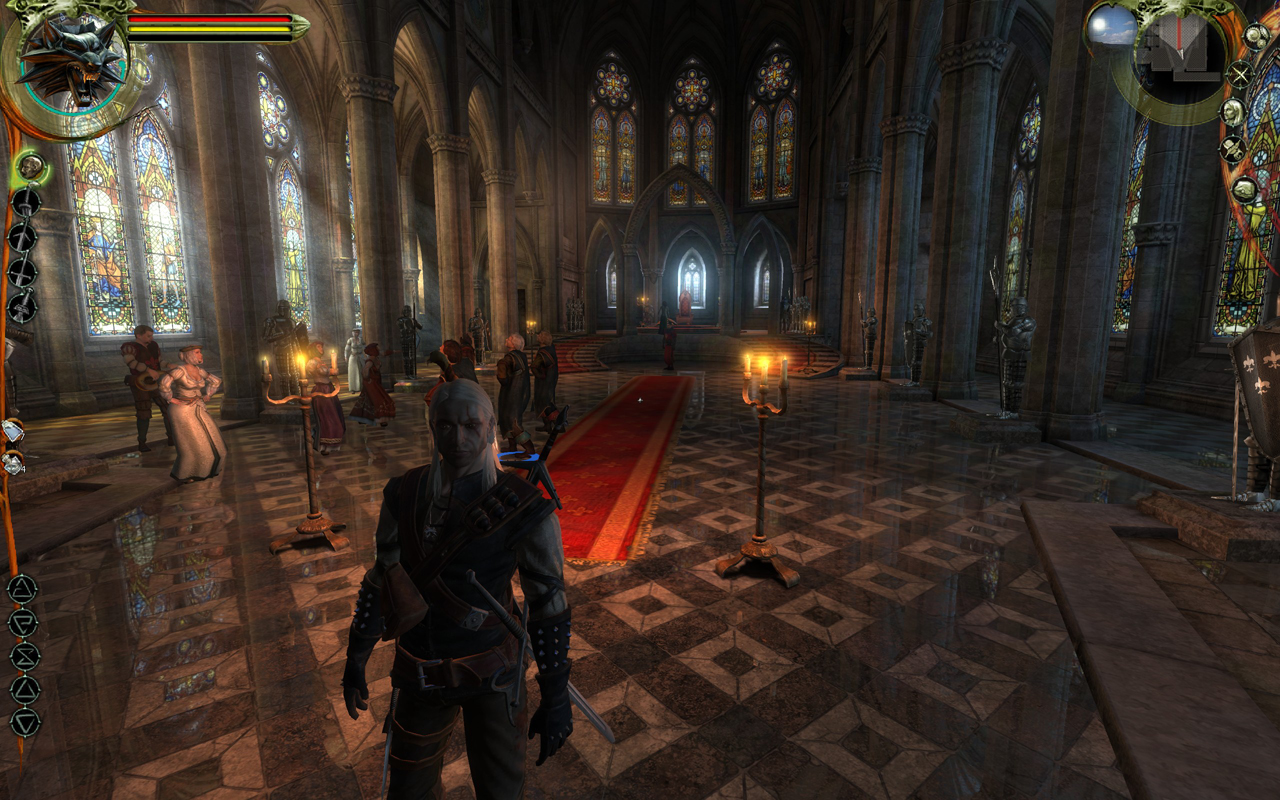The width and height of the screenshot is (1280, 800).
Task: Select the Aard sign, hooked upward triangle
Action: click(x=23, y=590)
